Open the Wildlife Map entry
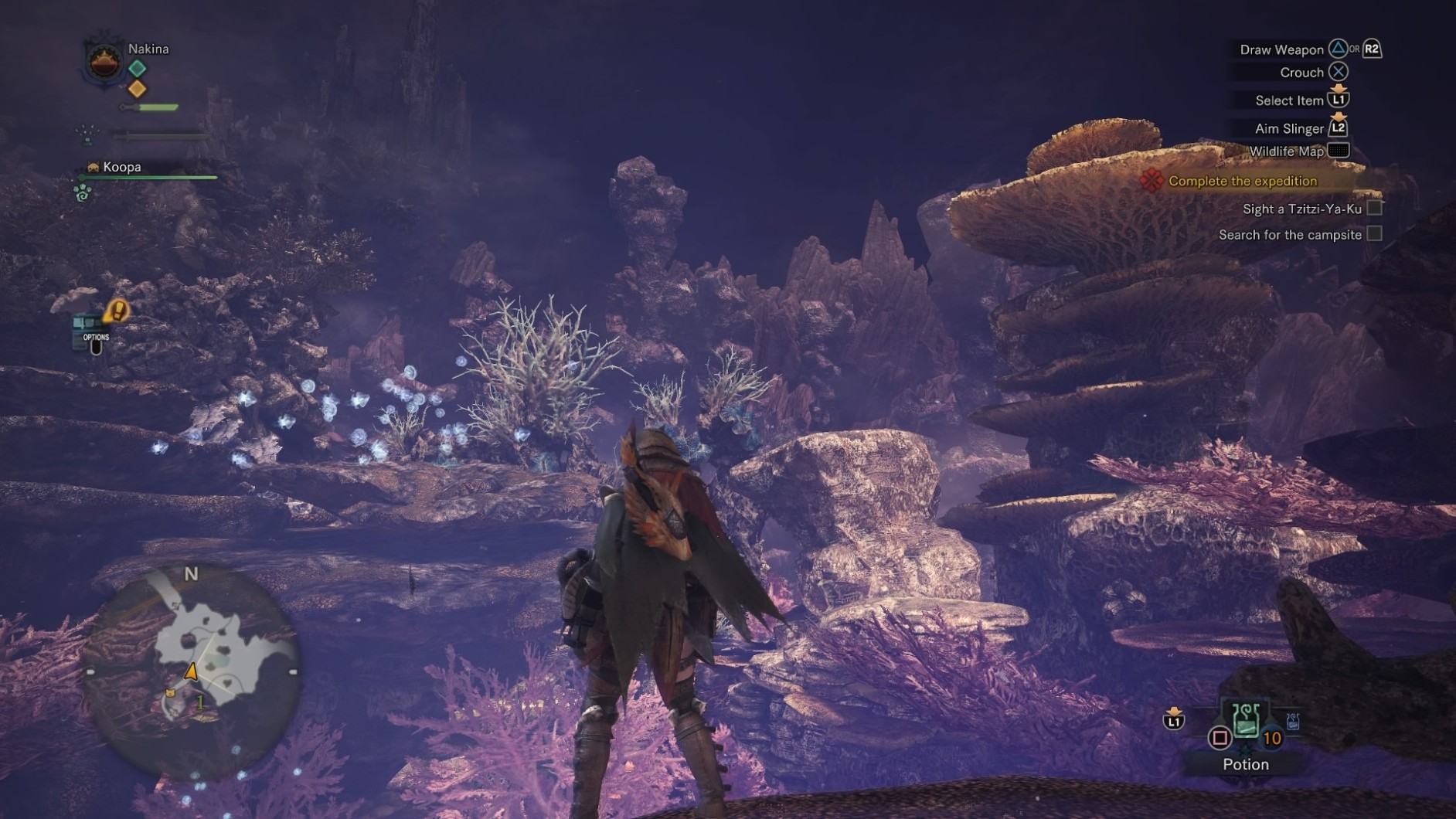 [1286, 151]
